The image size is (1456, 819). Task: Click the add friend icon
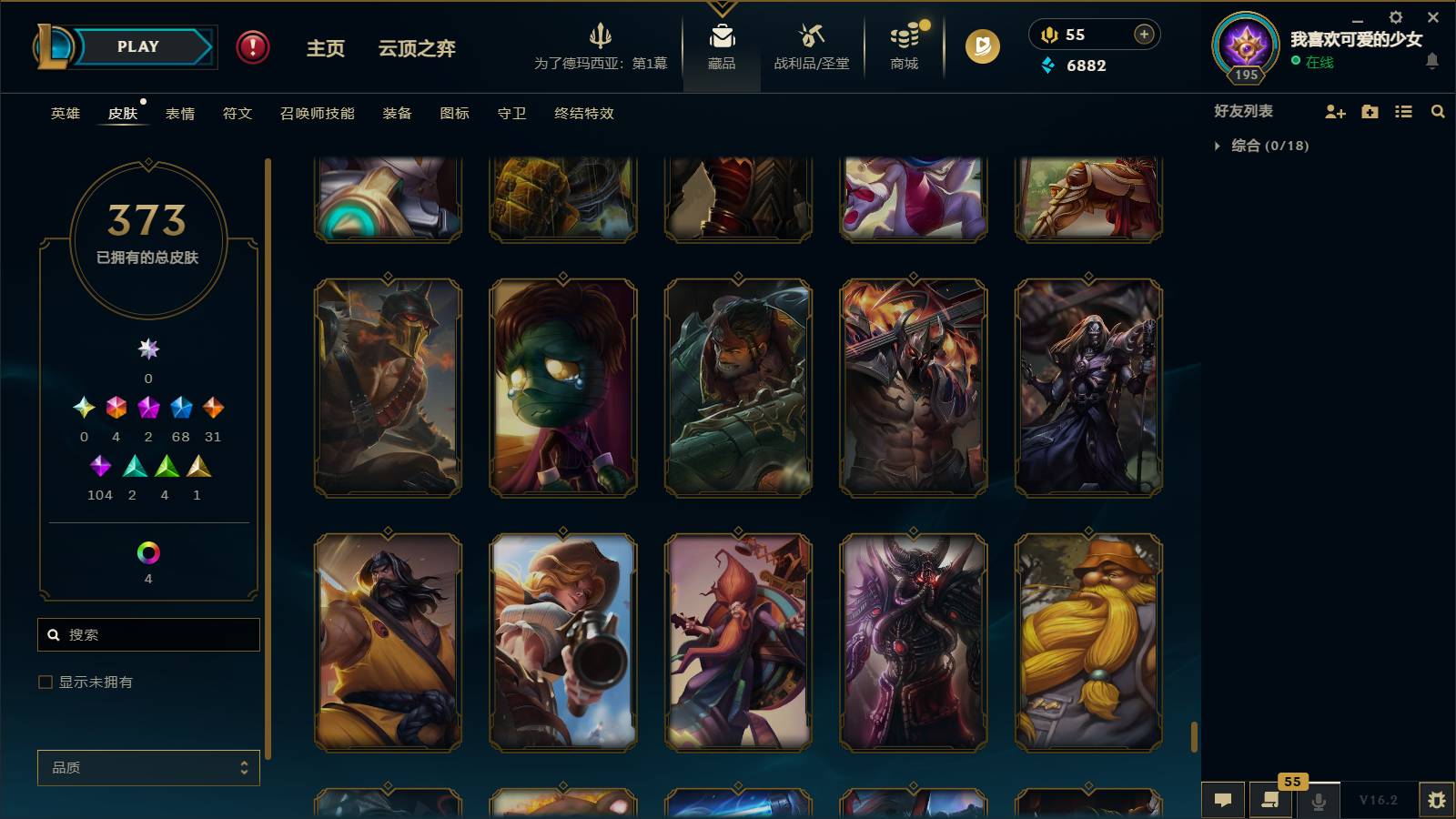[x=1335, y=111]
